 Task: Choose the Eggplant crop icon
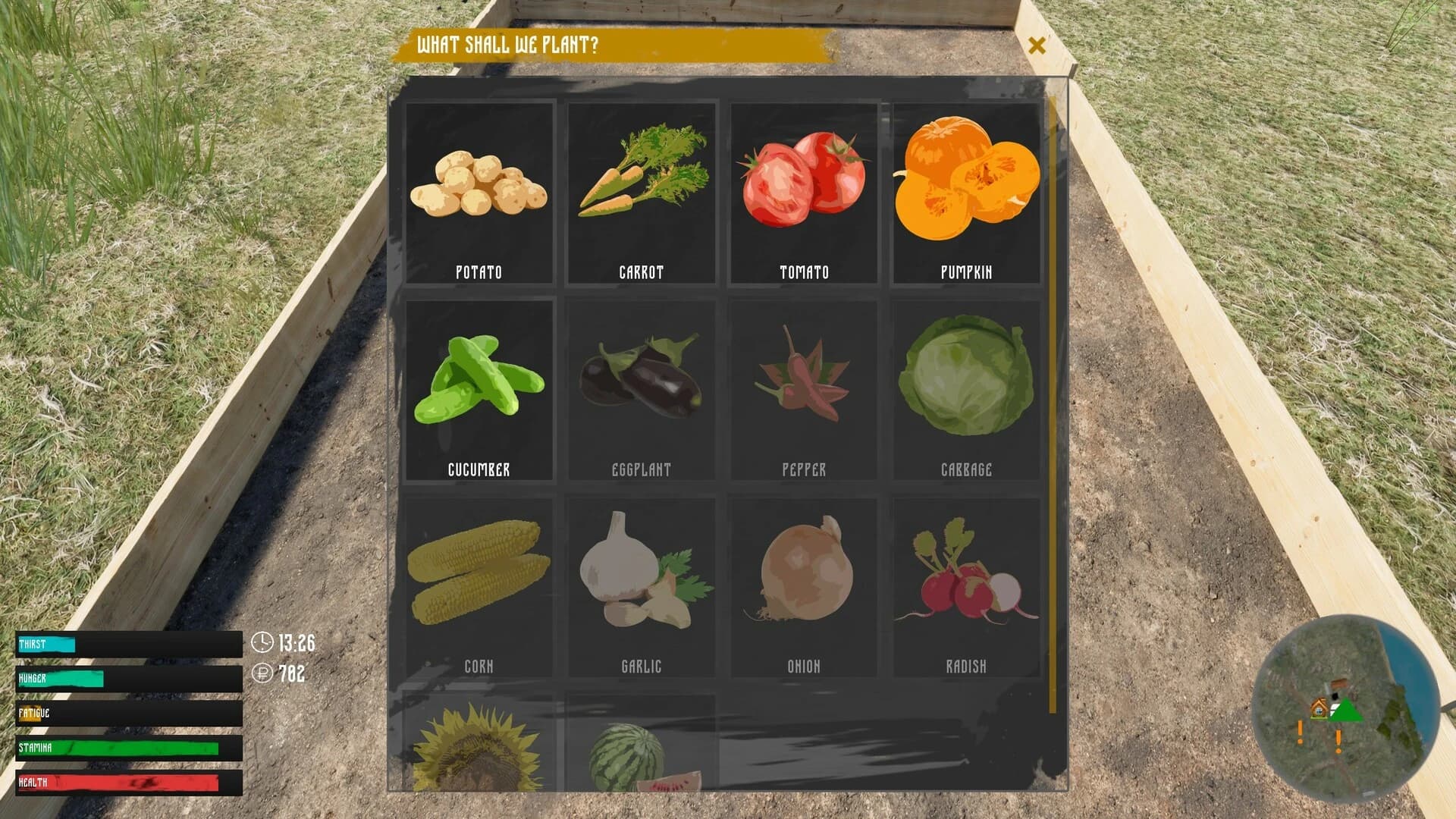[x=642, y=387]
